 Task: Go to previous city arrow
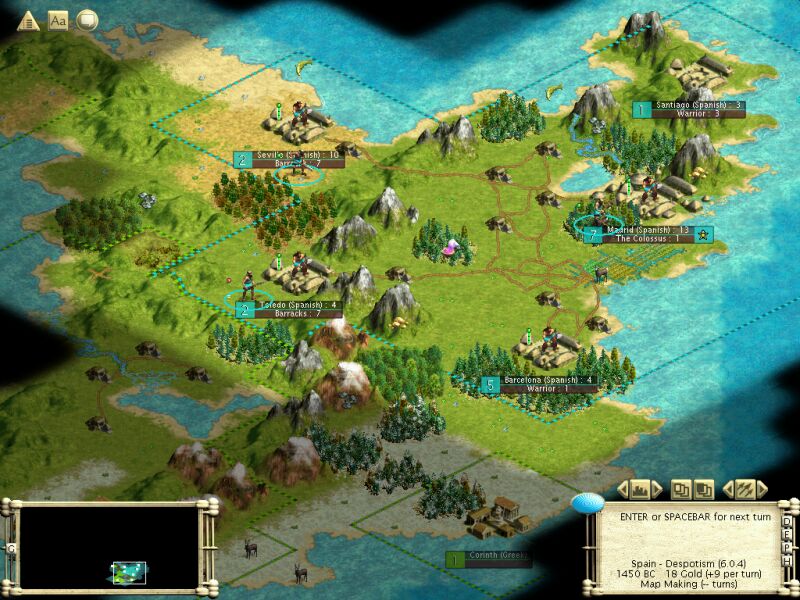pyautogui.click(x=622, y=489)
